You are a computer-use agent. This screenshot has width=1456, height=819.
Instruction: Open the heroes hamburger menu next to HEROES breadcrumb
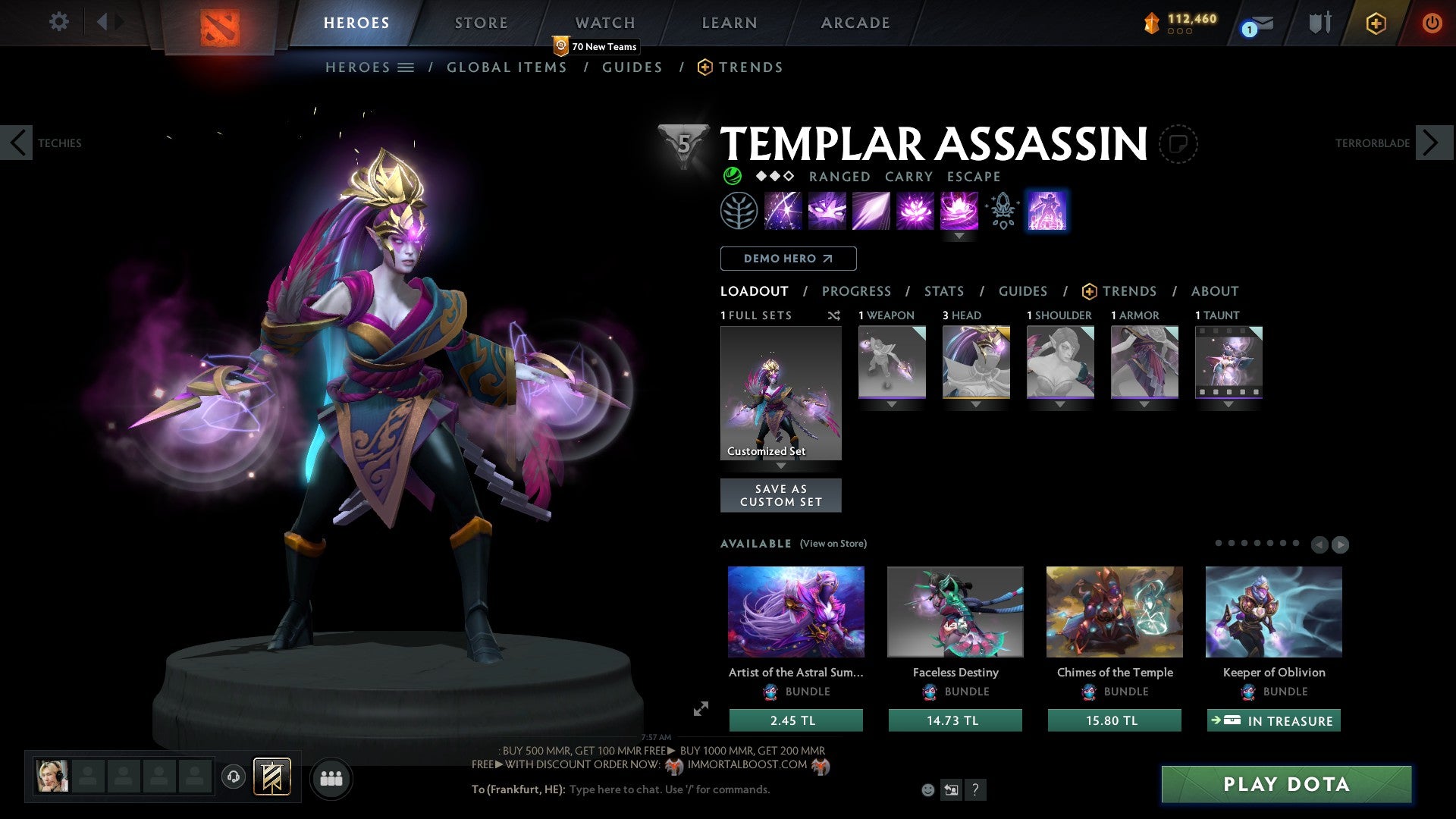click(407, 67)
